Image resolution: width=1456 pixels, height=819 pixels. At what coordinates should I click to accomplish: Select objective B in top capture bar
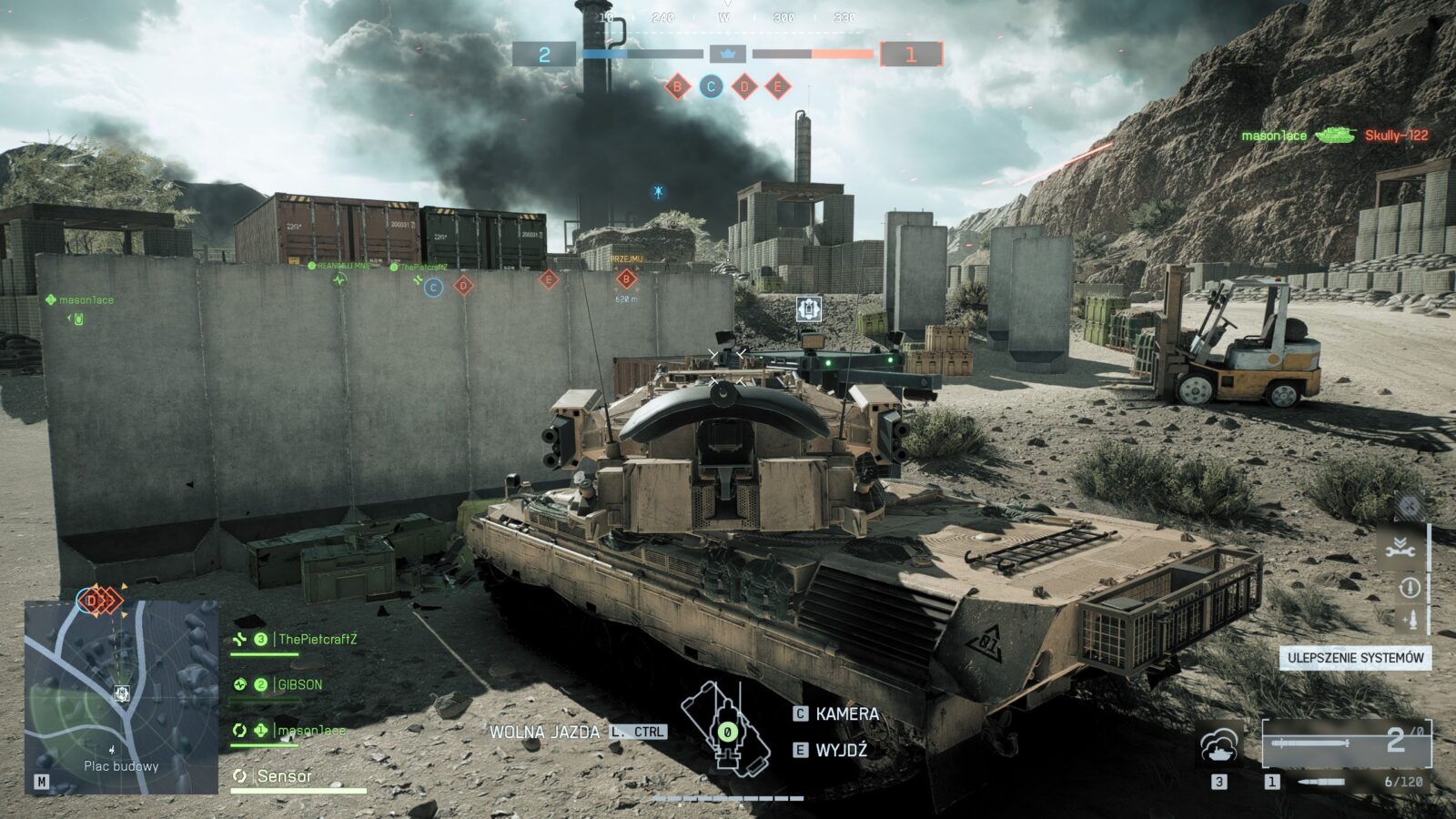pyautogui.click(x=677, y=87)
